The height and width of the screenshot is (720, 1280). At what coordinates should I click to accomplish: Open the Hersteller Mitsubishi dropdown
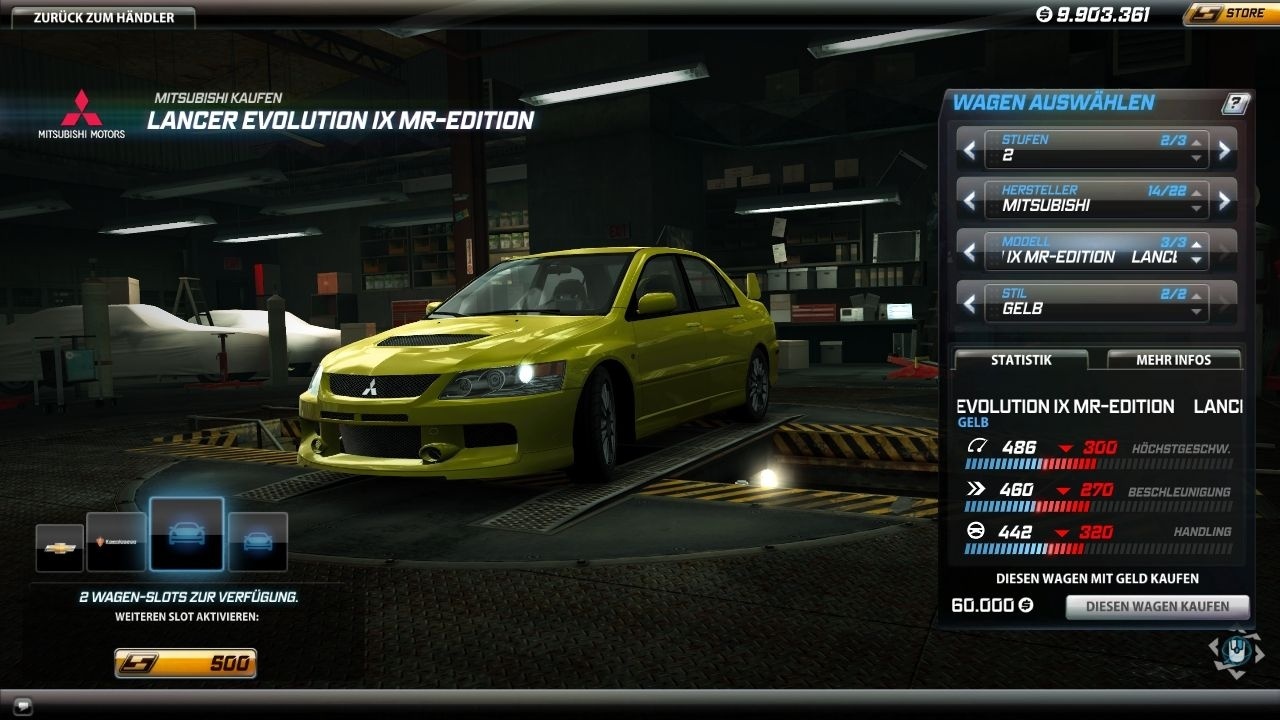[x=1096, y=200]
